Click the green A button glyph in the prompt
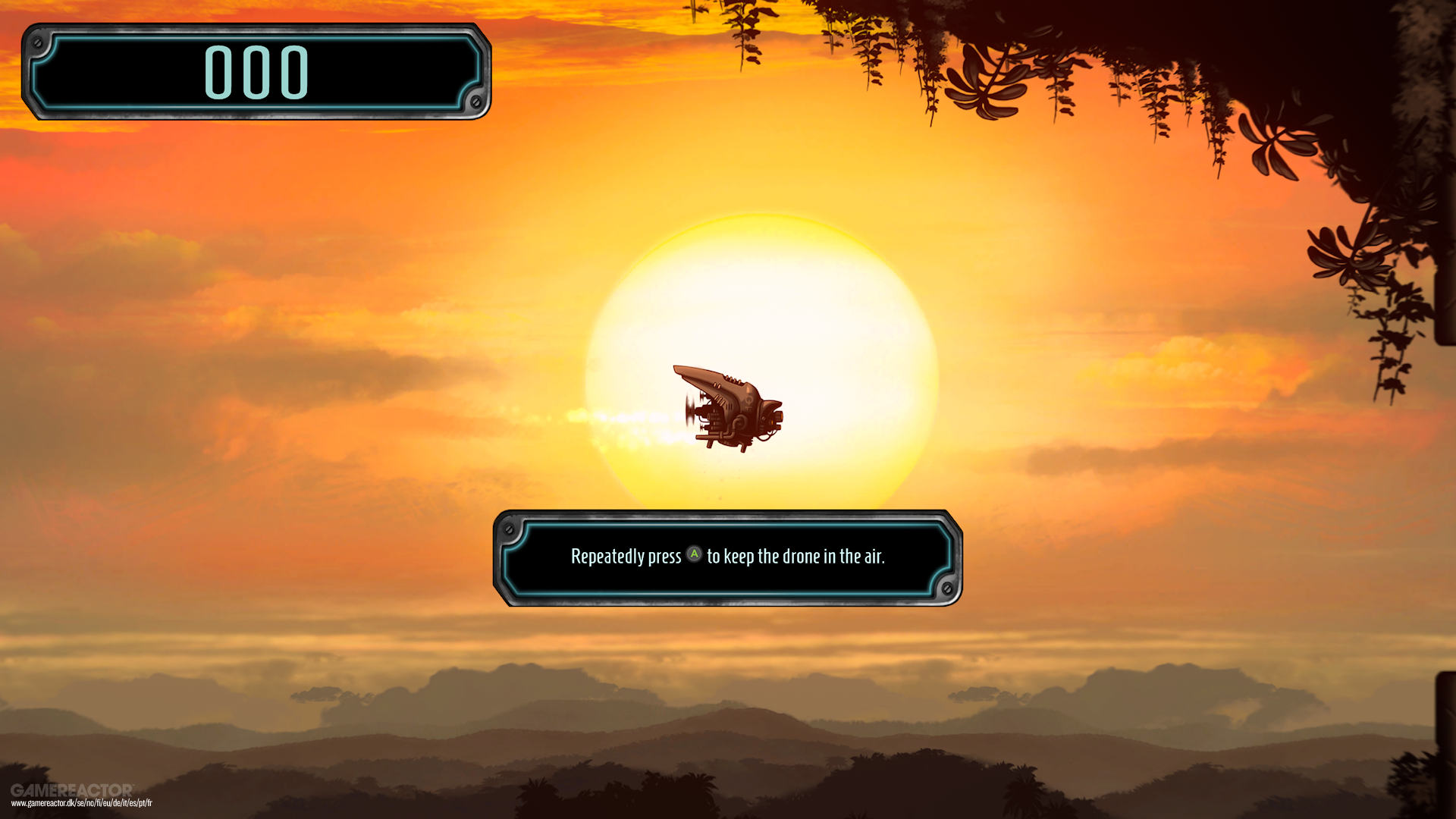 point(694,554)
